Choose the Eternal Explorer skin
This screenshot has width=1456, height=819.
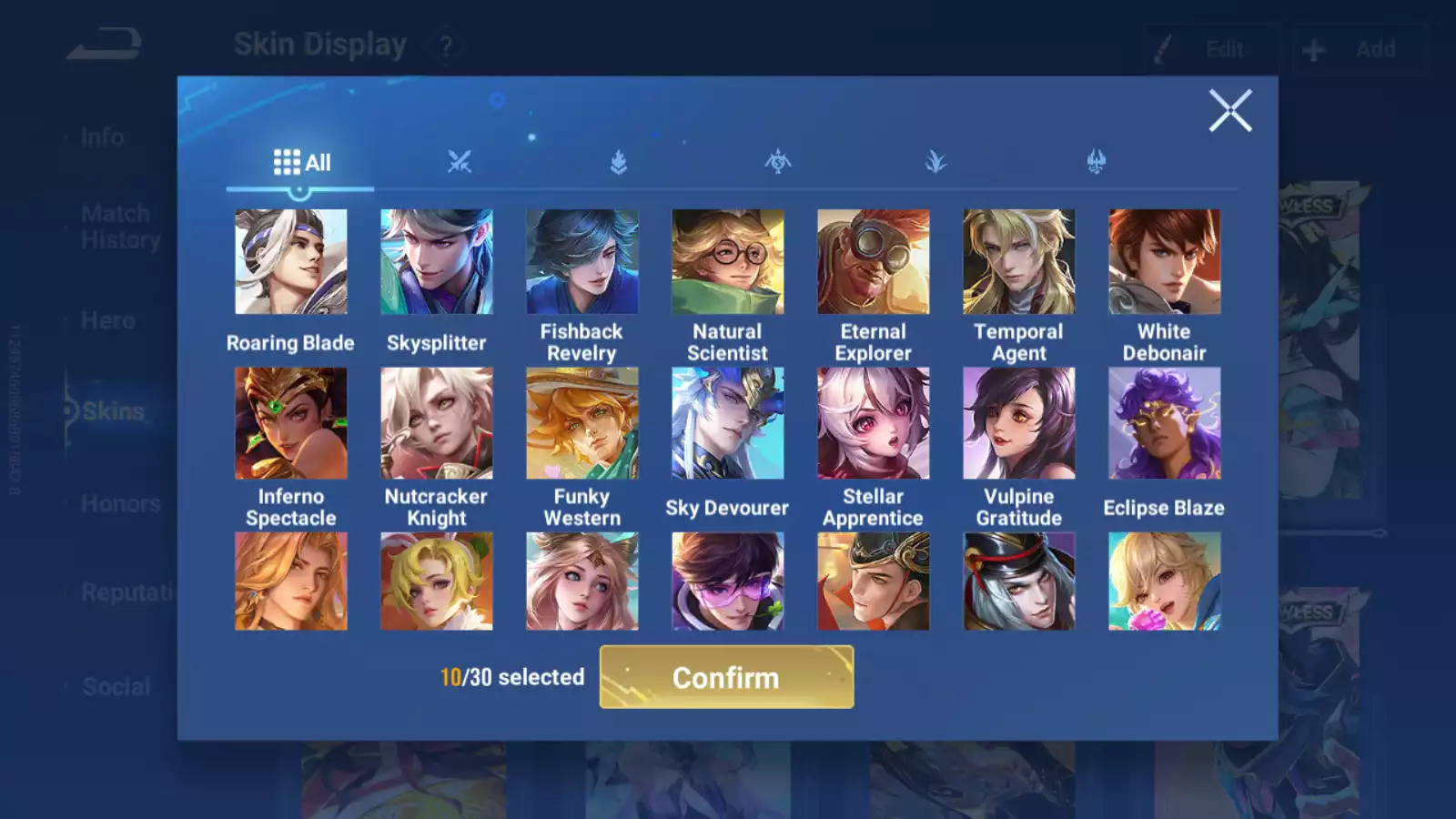pos(873,262)
